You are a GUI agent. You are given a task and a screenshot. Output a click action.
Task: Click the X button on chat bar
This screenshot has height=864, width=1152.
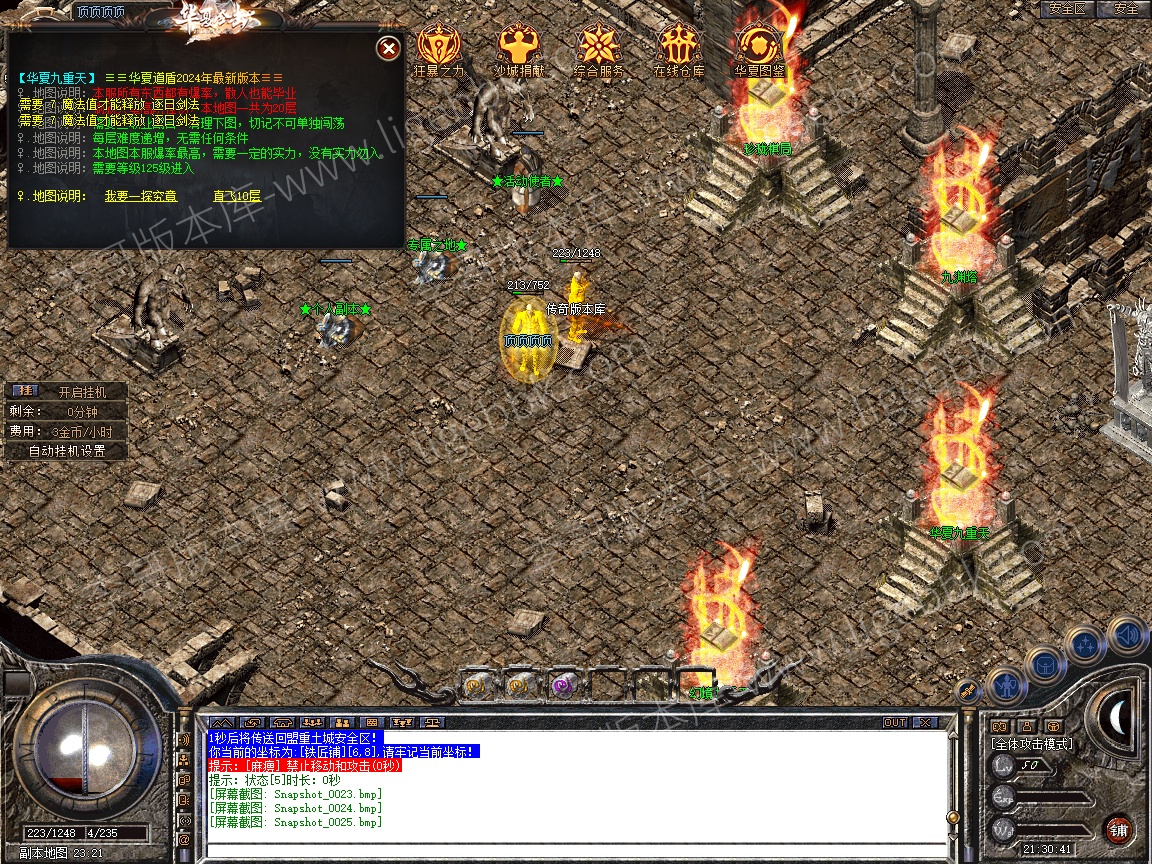click(x=924, y=722)
